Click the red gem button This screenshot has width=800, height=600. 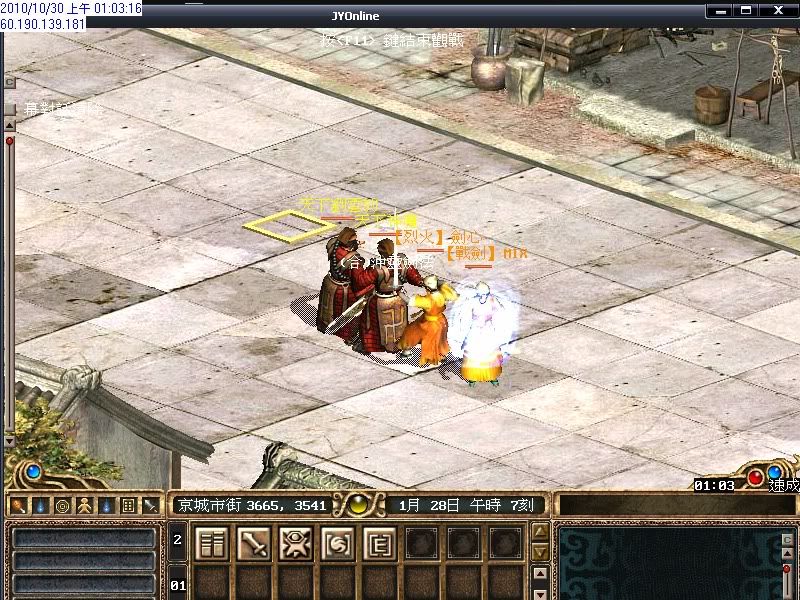pos(756,477)
